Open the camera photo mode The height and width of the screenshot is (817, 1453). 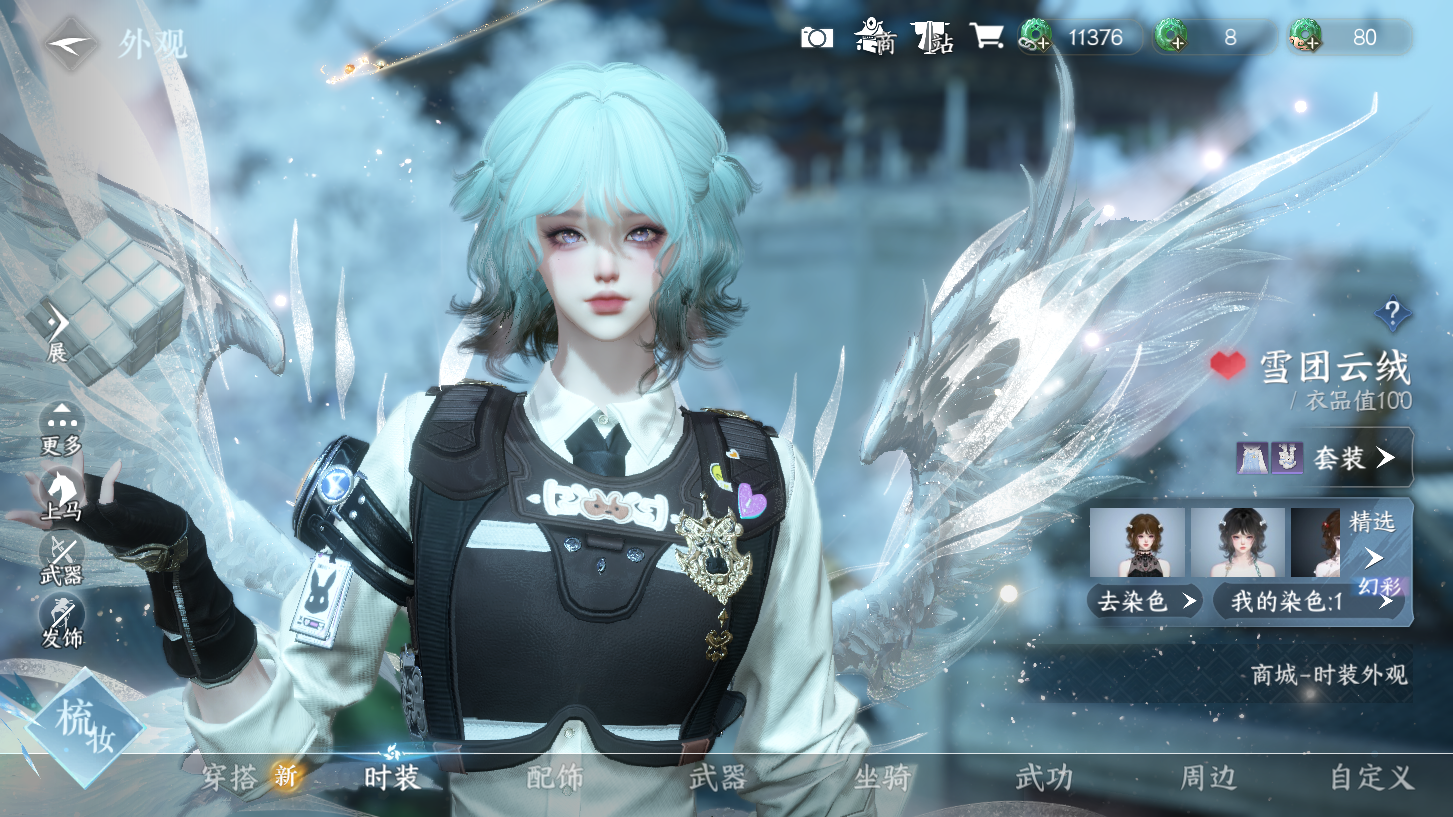(x=817, y=38)
